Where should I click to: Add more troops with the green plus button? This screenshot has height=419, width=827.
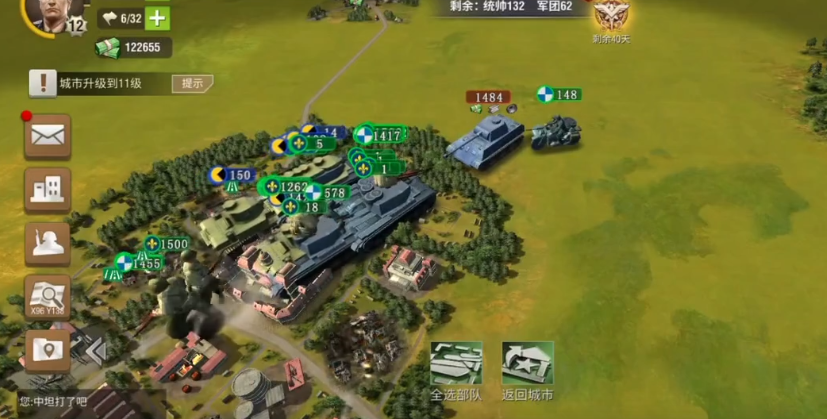click(157, 18)
